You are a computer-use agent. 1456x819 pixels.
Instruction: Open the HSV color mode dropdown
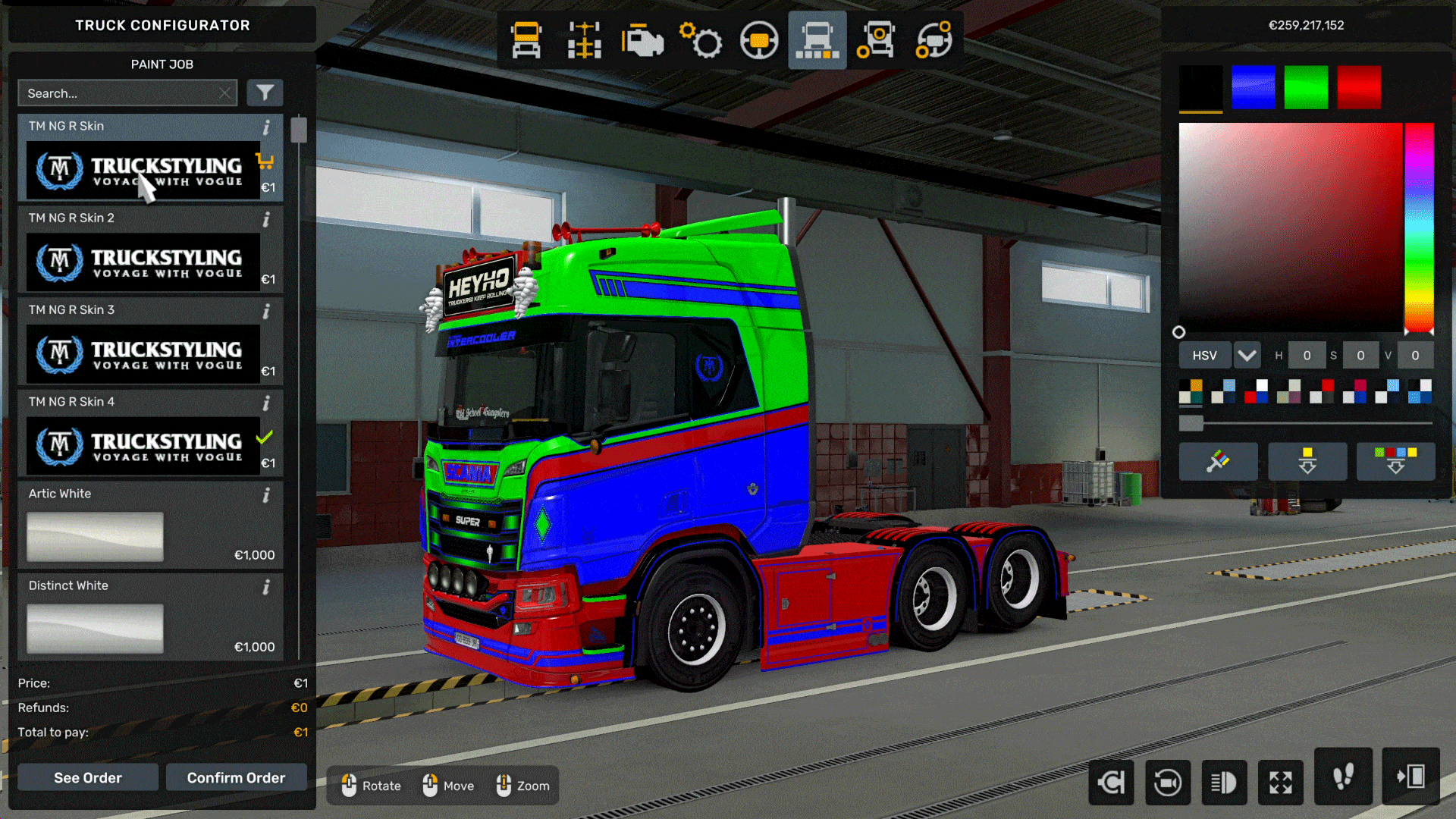click(1204, 355)
